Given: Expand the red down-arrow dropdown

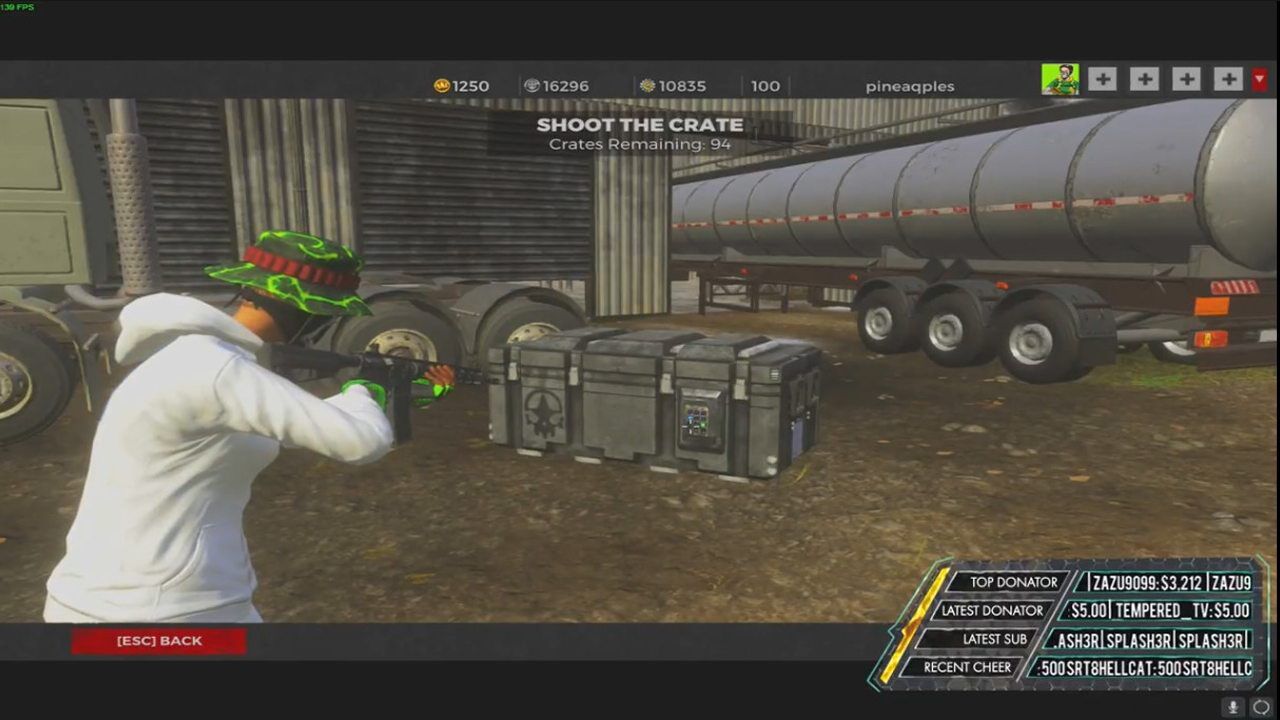Looking at the screenshot, I should click(1260, 79).
